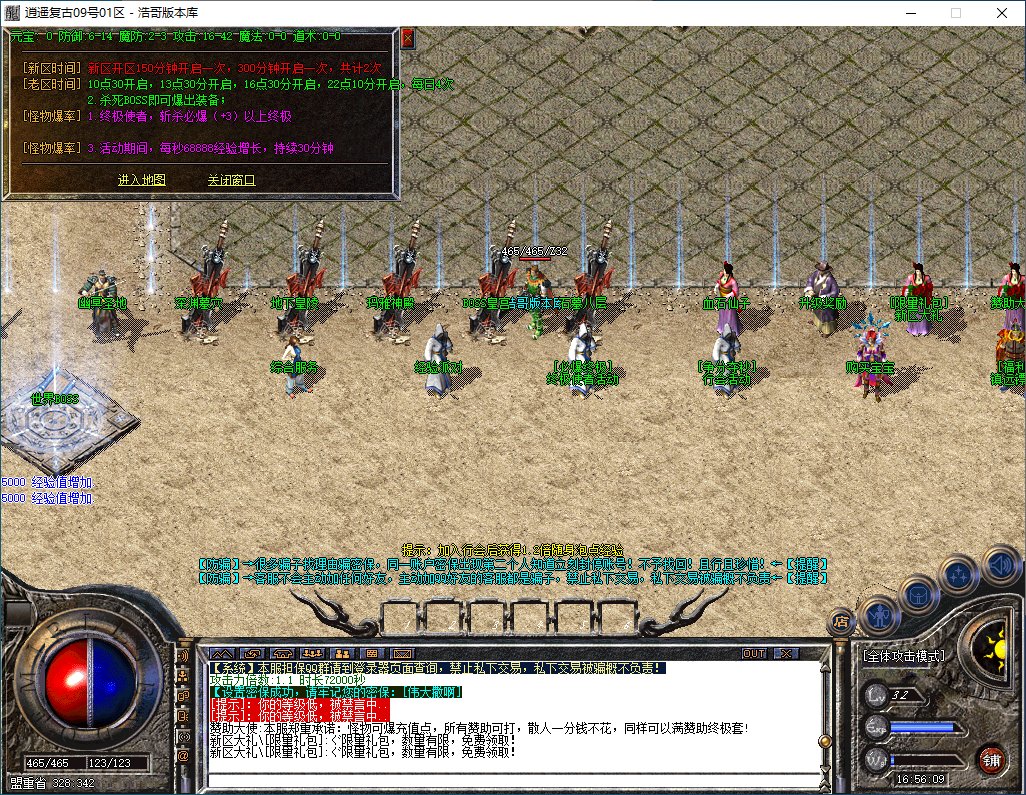1026x795 pixels.
Task: Click the mountain-shaped icon above the chat
Action: pyautogui.click(x=221, y=653)
